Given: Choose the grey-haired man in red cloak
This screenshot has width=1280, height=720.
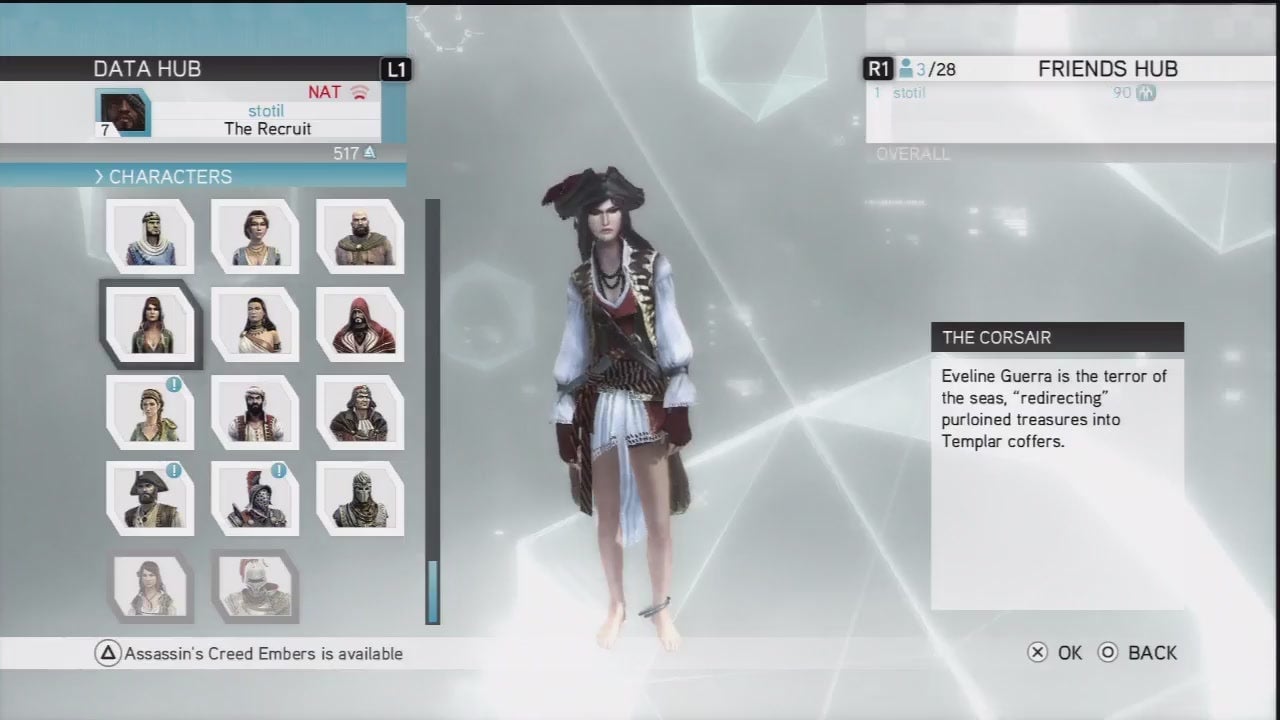Looking at the screenshot, I should (x=360, y=412).
